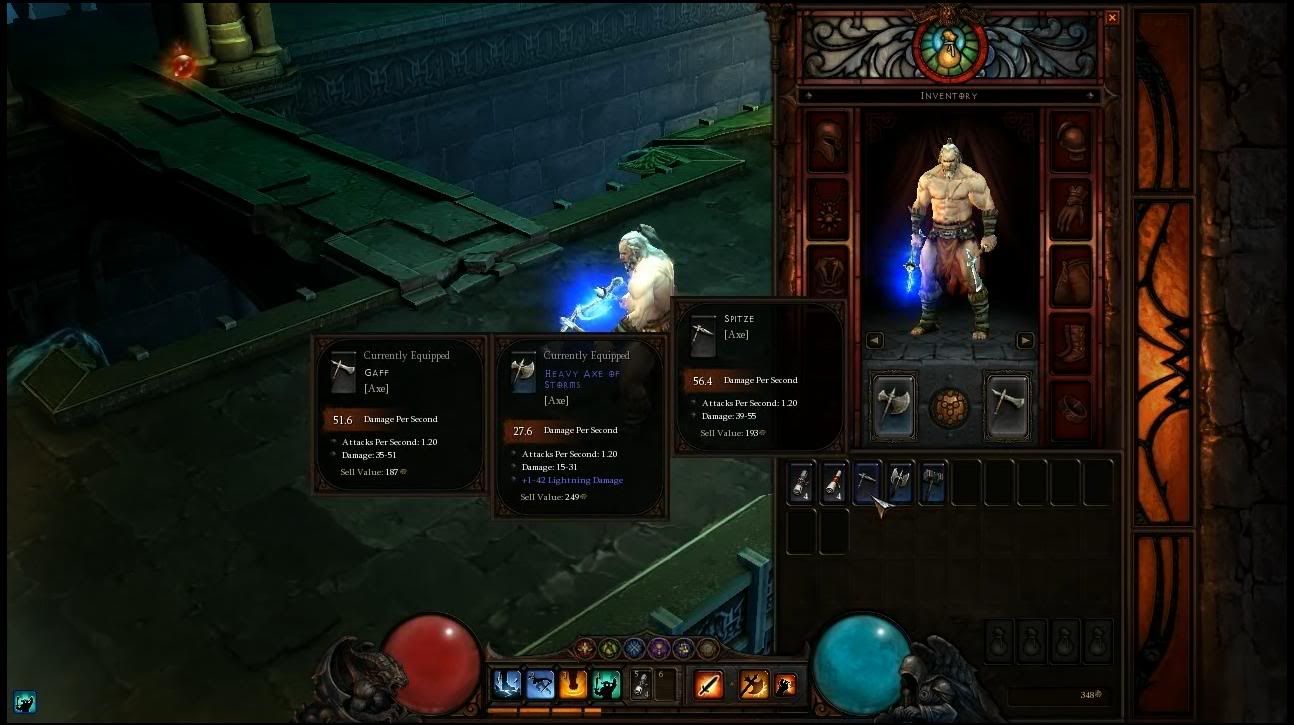
Task: Select the gloves equipment slot
Action: (1072, 212)
